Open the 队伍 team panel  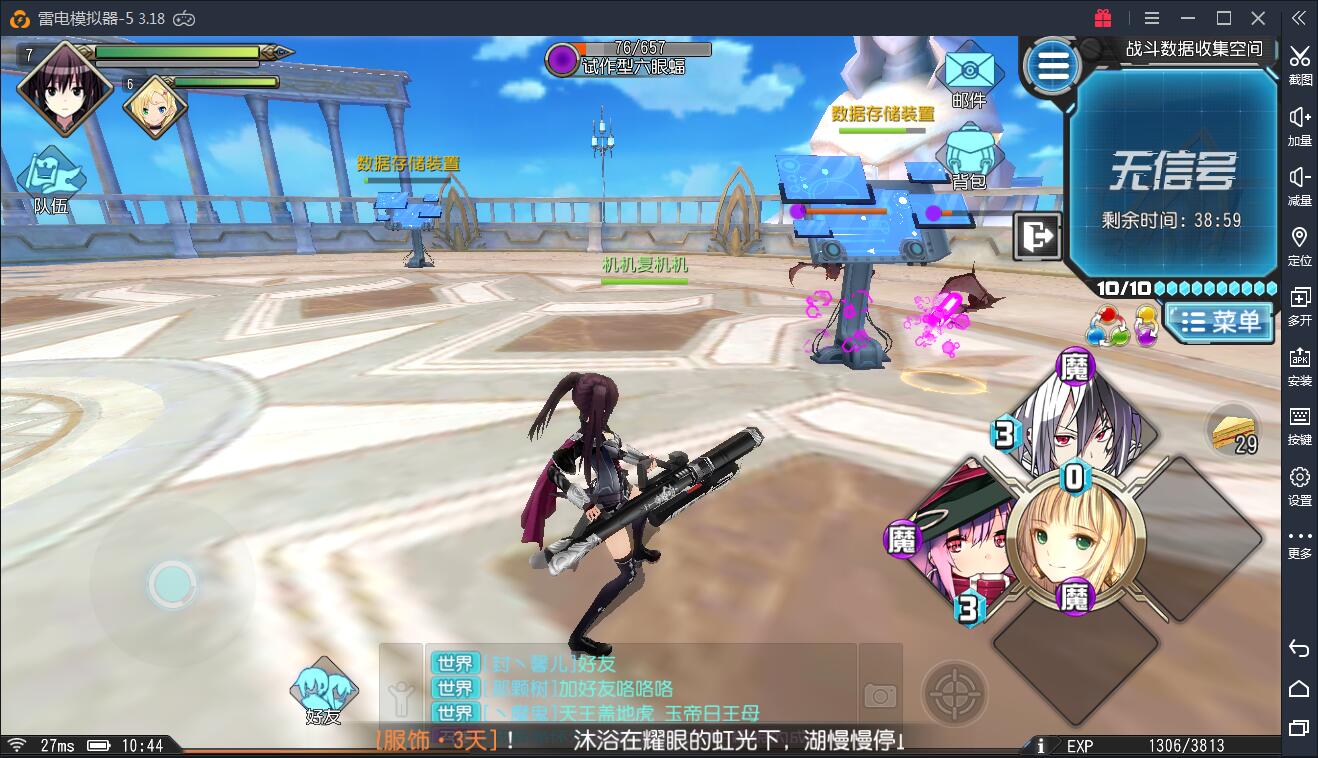point(50,178)
